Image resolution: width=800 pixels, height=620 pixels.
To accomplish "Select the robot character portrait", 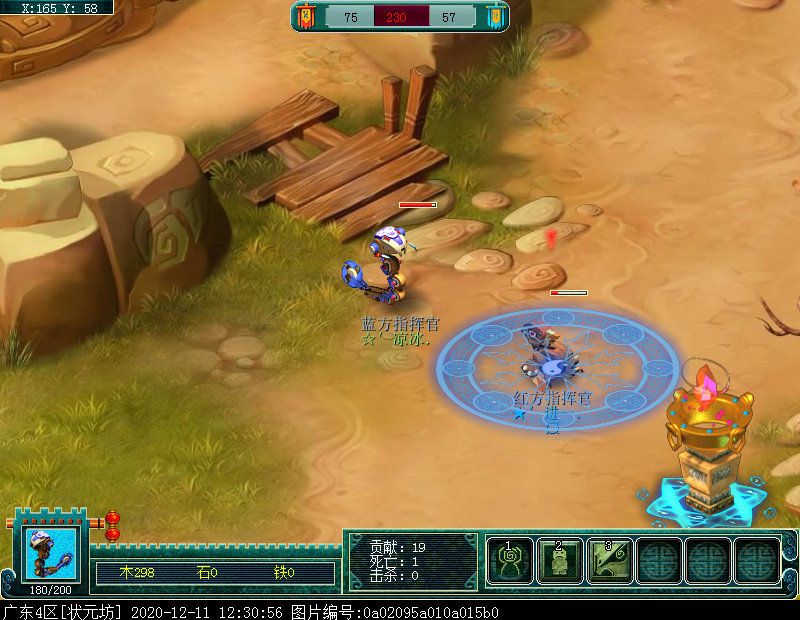I will point(50,553).
